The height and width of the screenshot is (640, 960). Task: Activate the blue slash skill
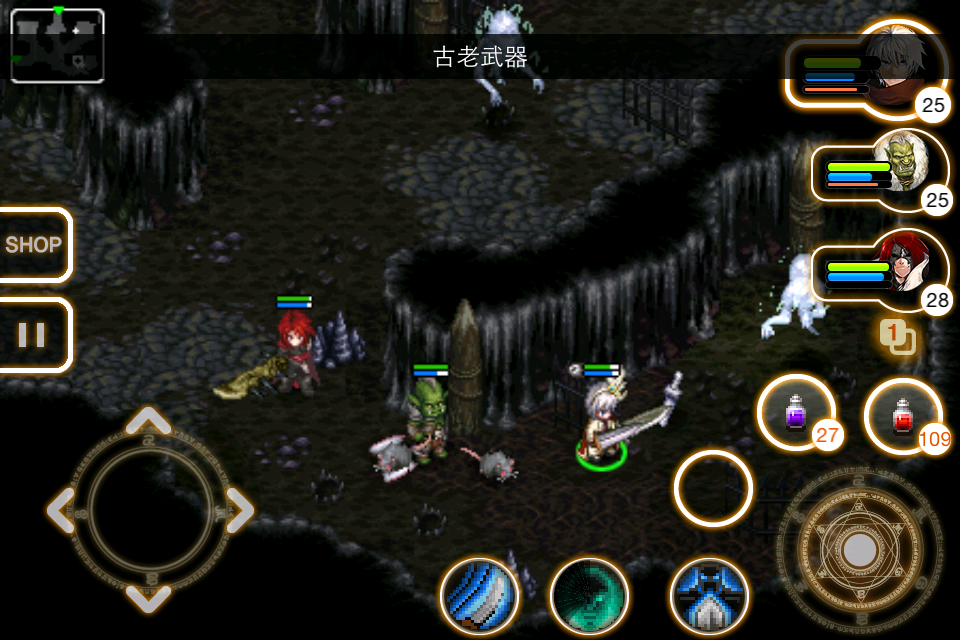[x=479, y=596]
